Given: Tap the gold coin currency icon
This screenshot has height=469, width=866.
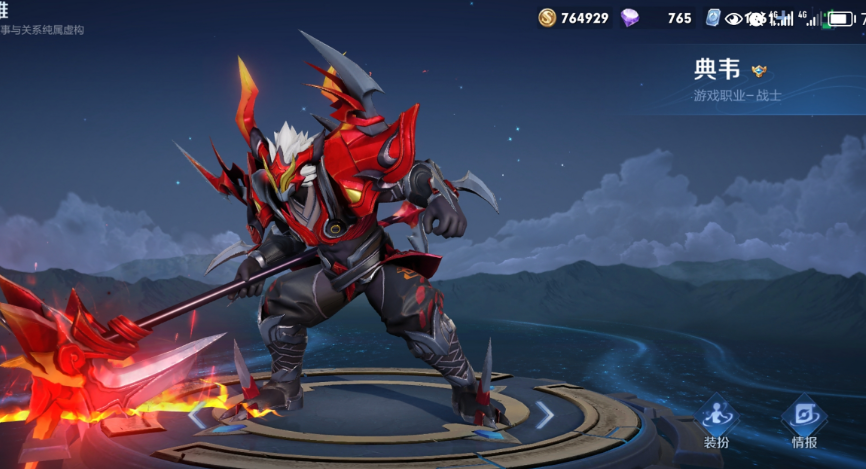Looking at the screenshot, I should (547, 18).
